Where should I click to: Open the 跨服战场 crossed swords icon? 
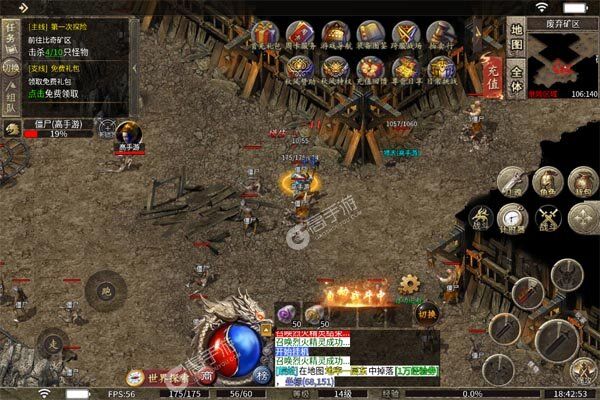point(405,34)
